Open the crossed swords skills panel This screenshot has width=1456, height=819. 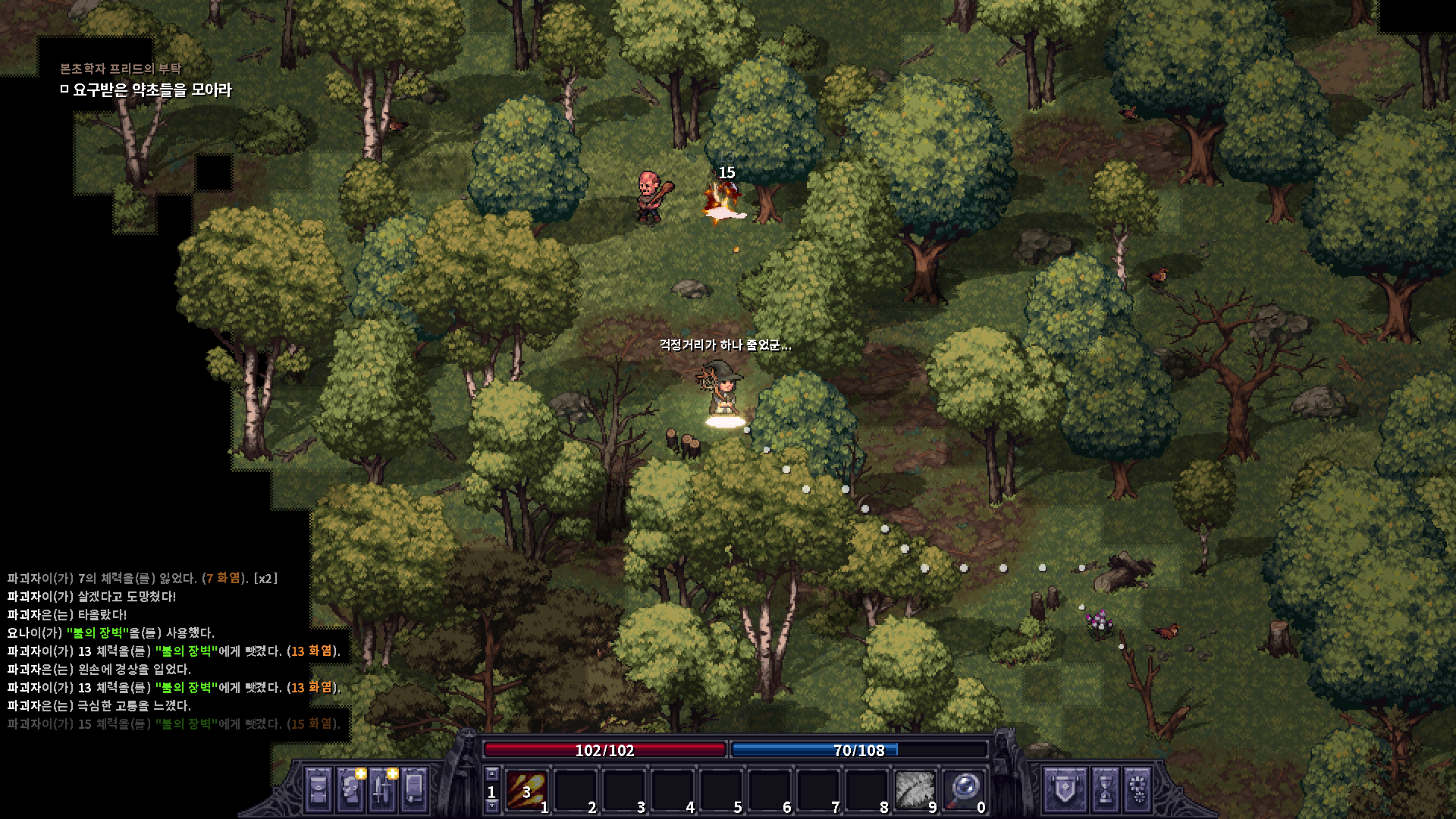382,790
